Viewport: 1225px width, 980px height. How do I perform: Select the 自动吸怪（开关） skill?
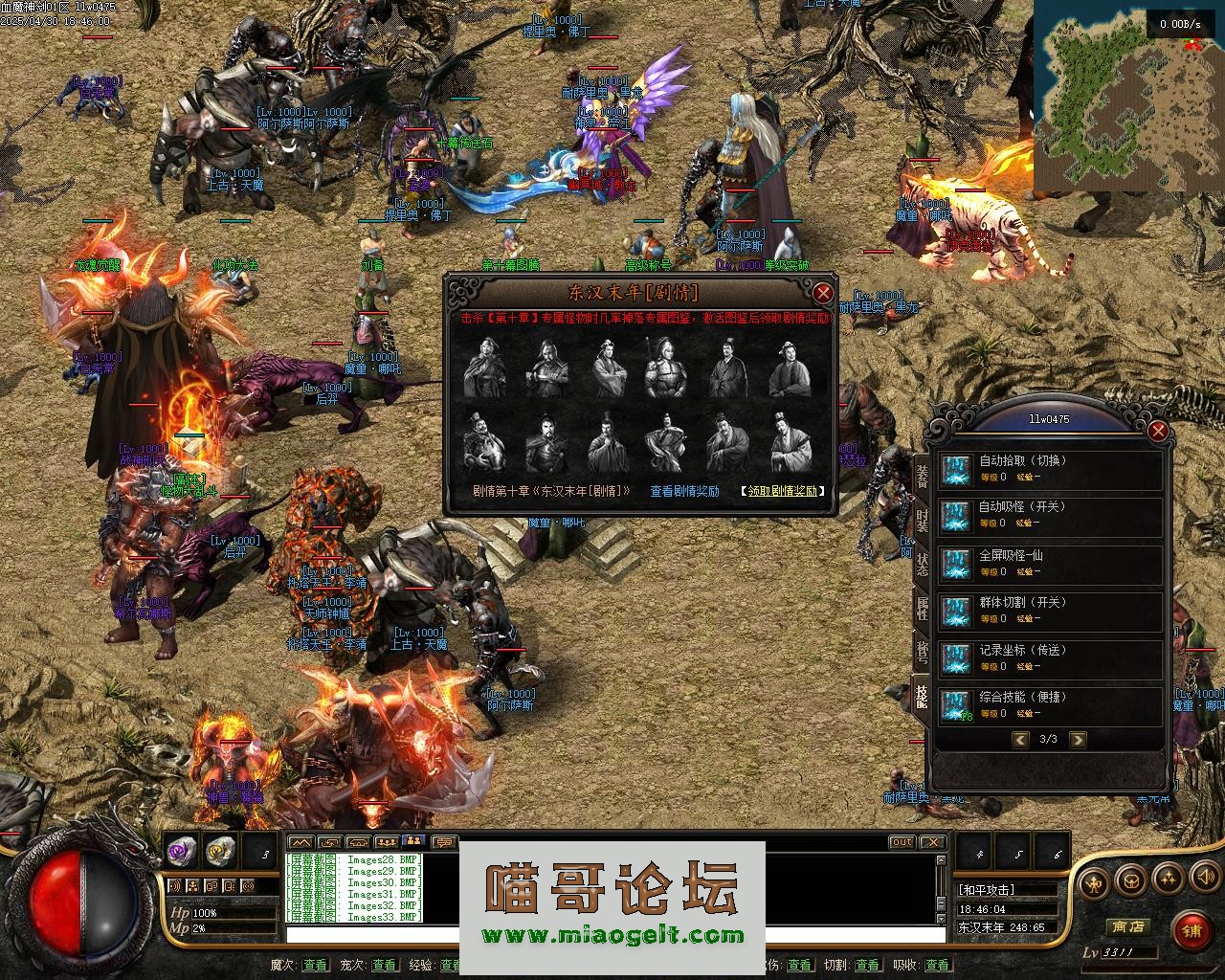coord(1049,515)
